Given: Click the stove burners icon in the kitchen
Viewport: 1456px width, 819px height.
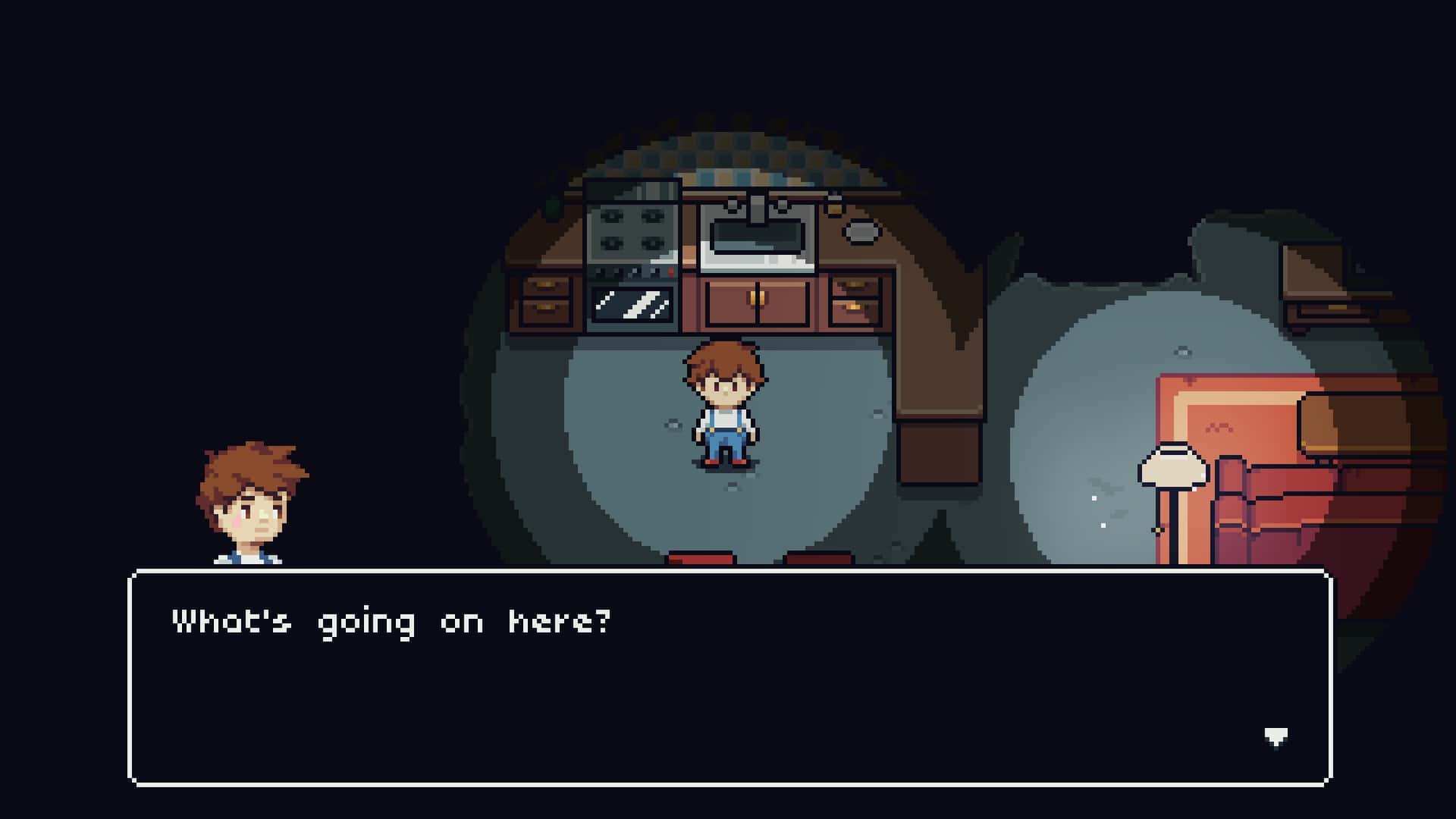Looking at the screenshot, I should [x=631, y=227].
